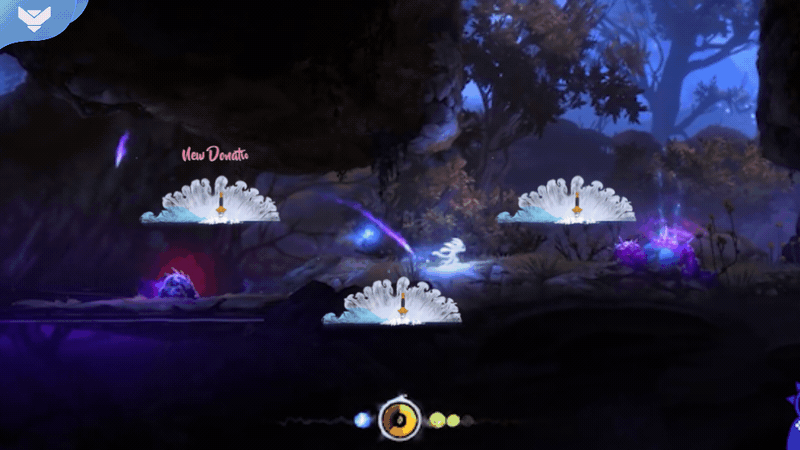This screenshot has height=450, width=800.
Task: Click the central ability orb on the HUD
Action: (x=398, y=419)
